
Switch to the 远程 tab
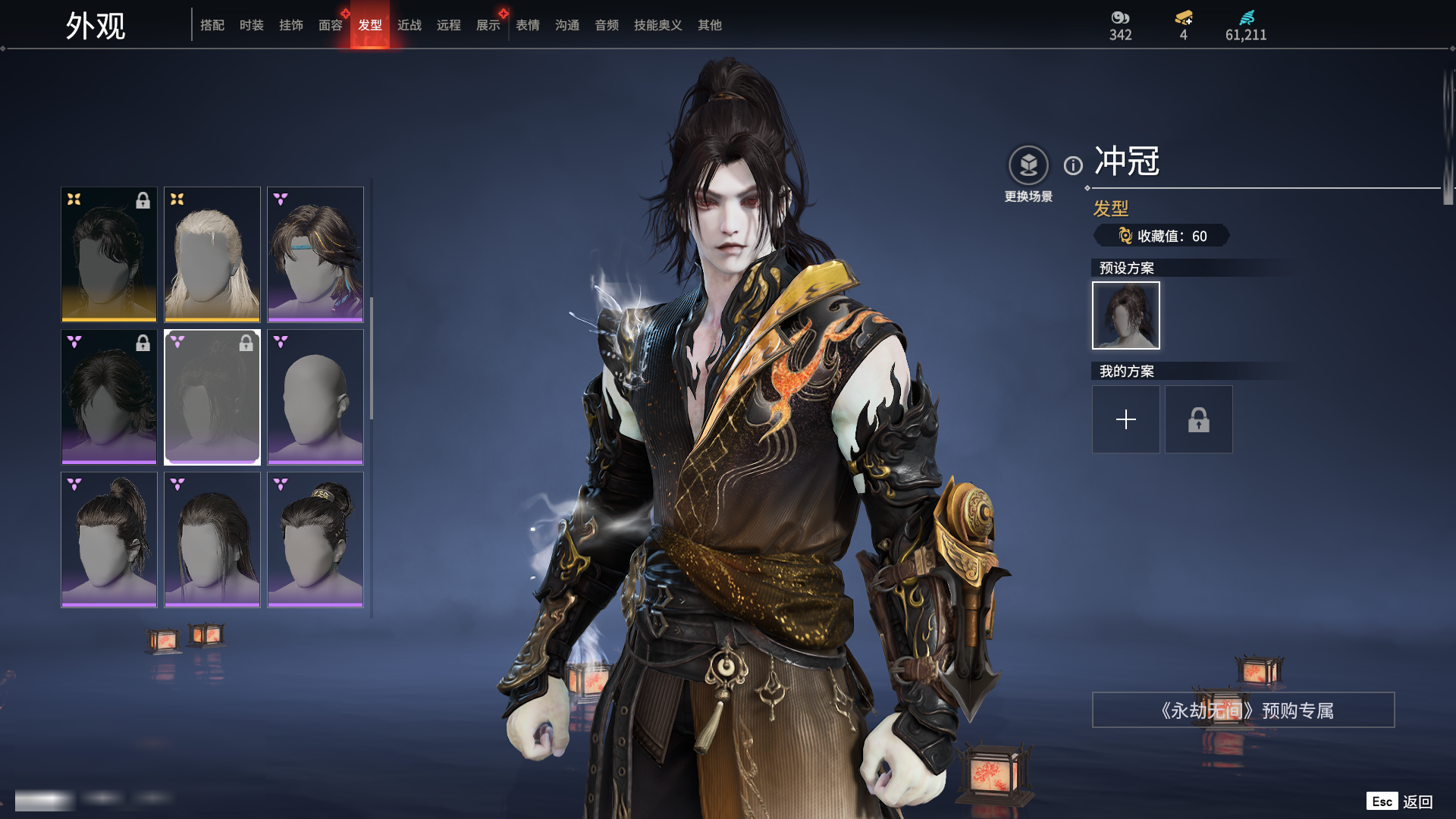point(449,25)
